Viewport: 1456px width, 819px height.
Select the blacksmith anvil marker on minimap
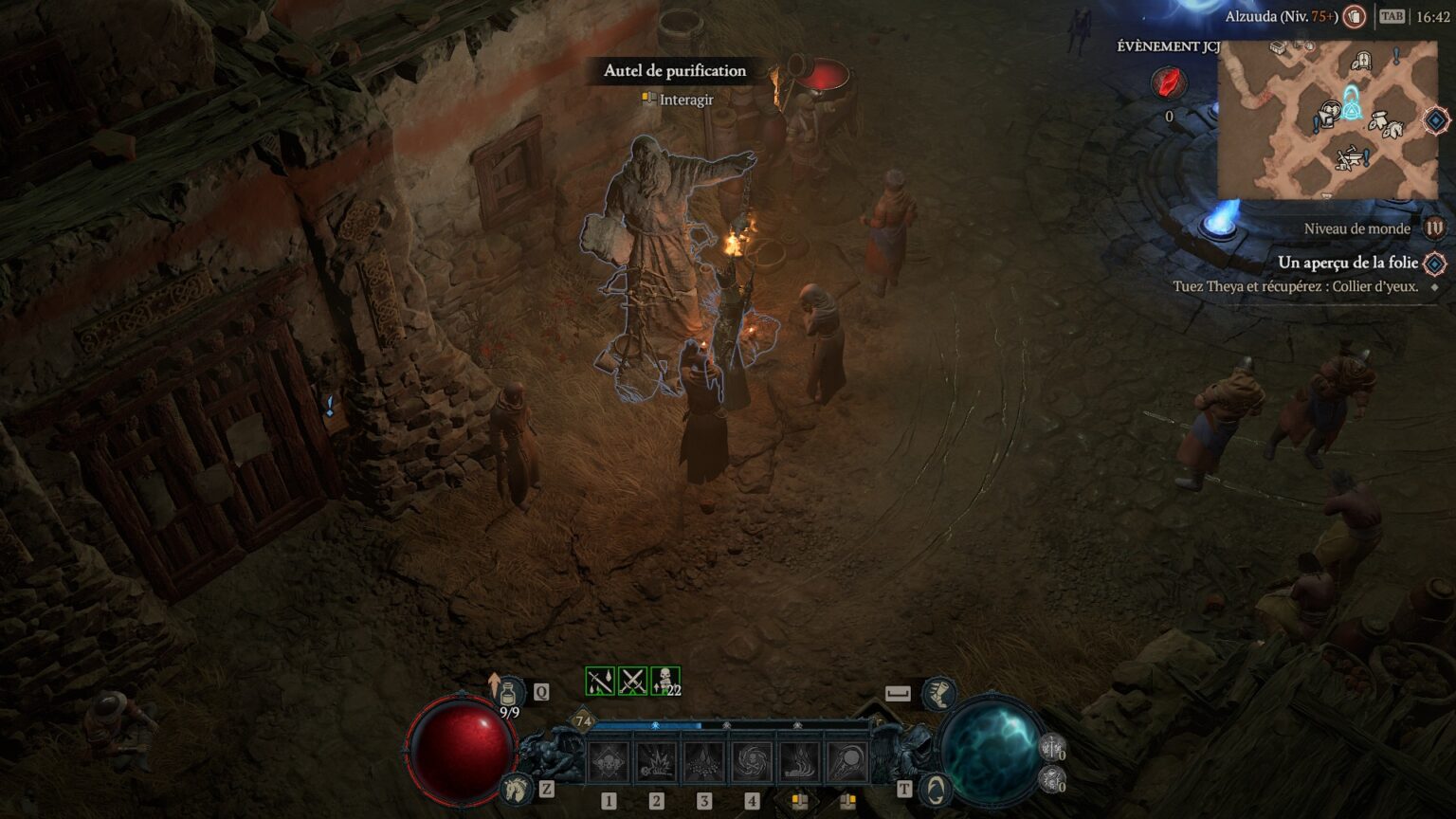[1351, 156]
